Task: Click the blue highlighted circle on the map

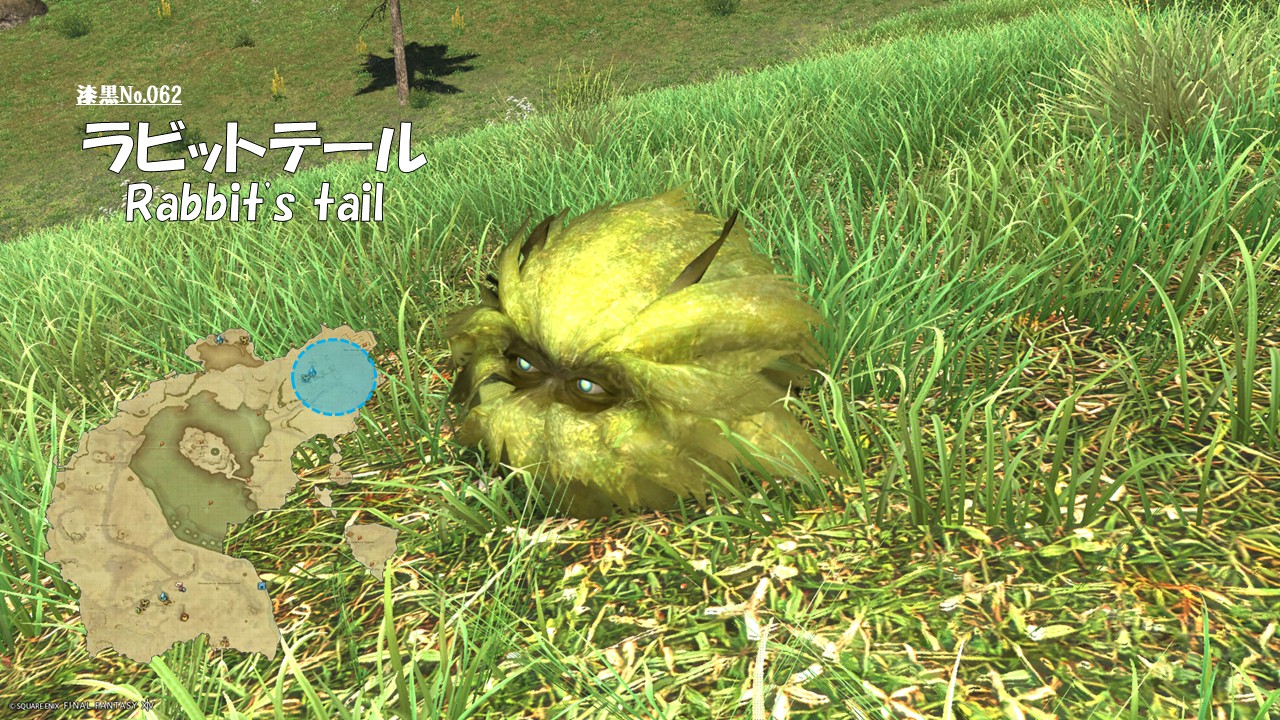Action: point(334,377)
